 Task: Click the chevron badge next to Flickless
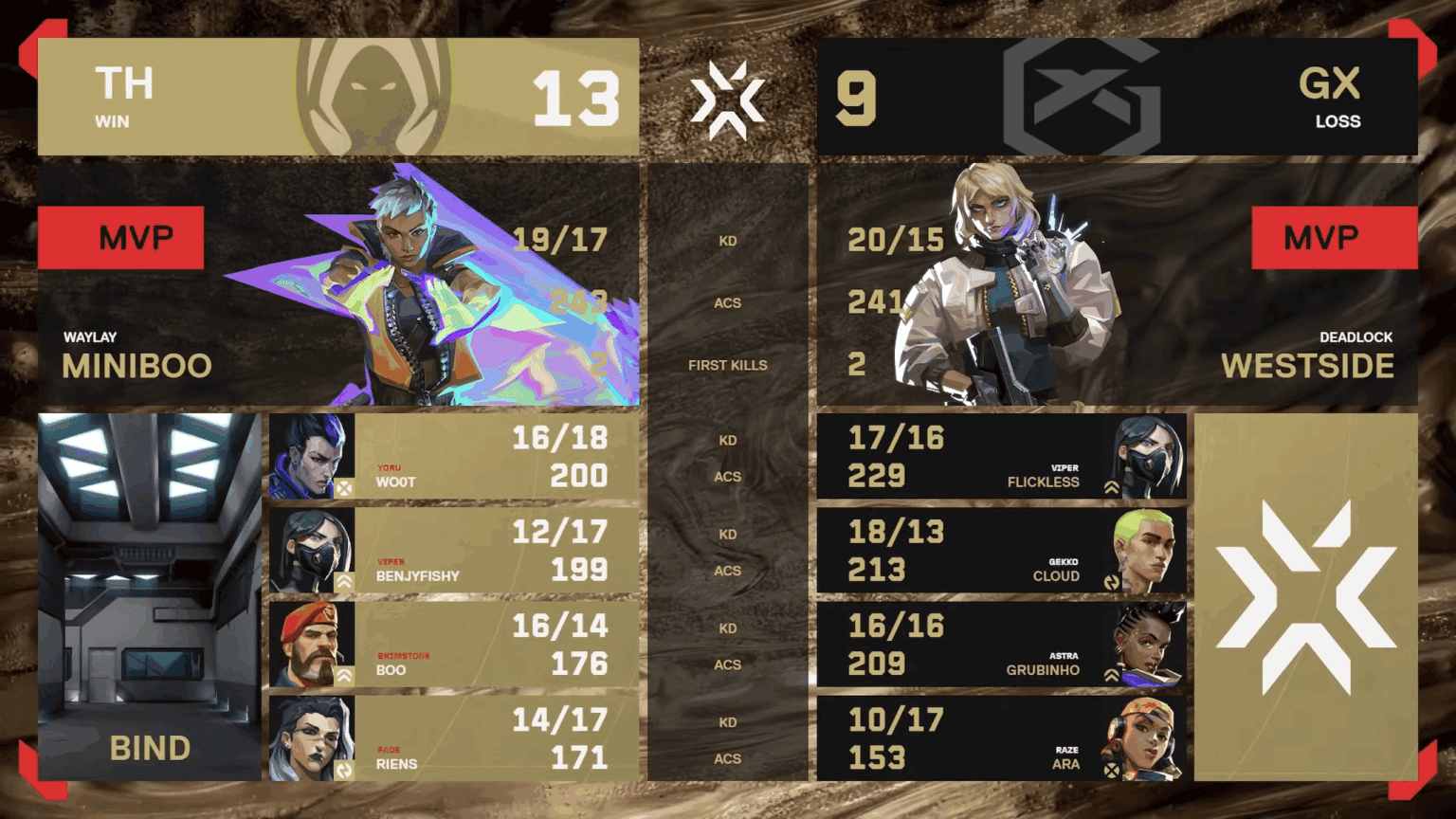tap(1111, 487)
